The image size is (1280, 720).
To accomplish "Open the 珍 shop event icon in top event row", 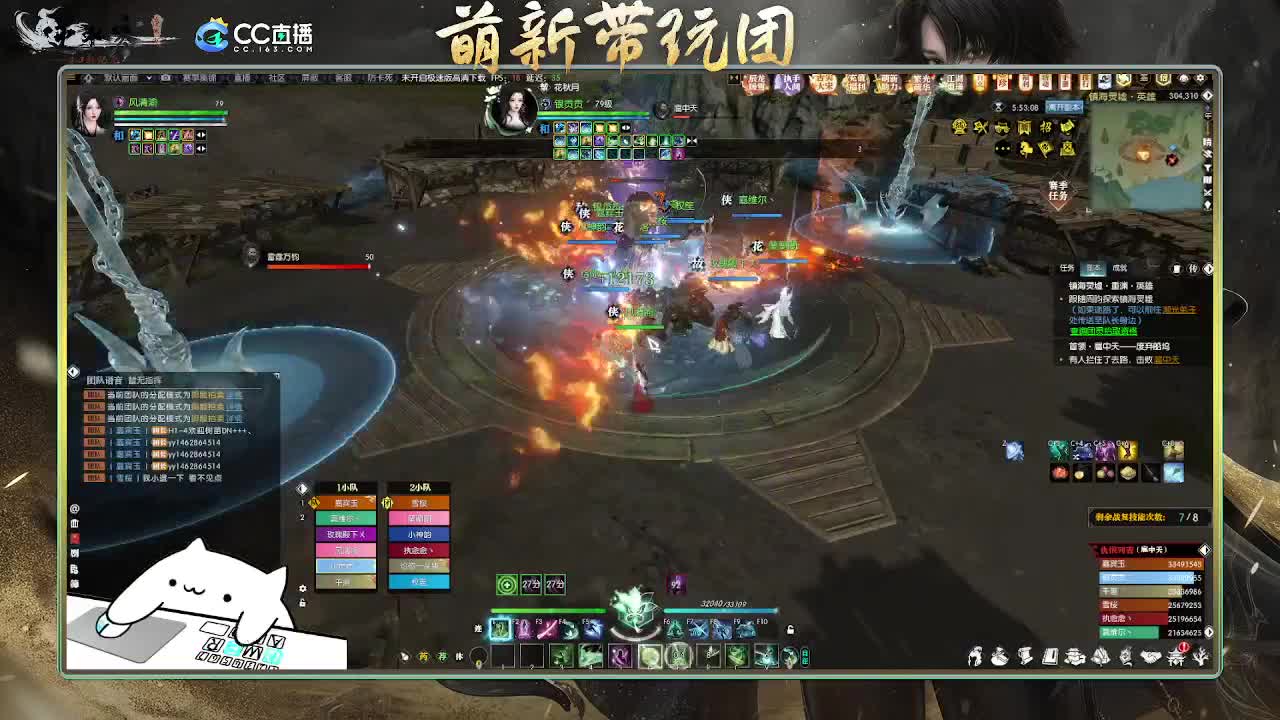I will [x=1002, y=80].
